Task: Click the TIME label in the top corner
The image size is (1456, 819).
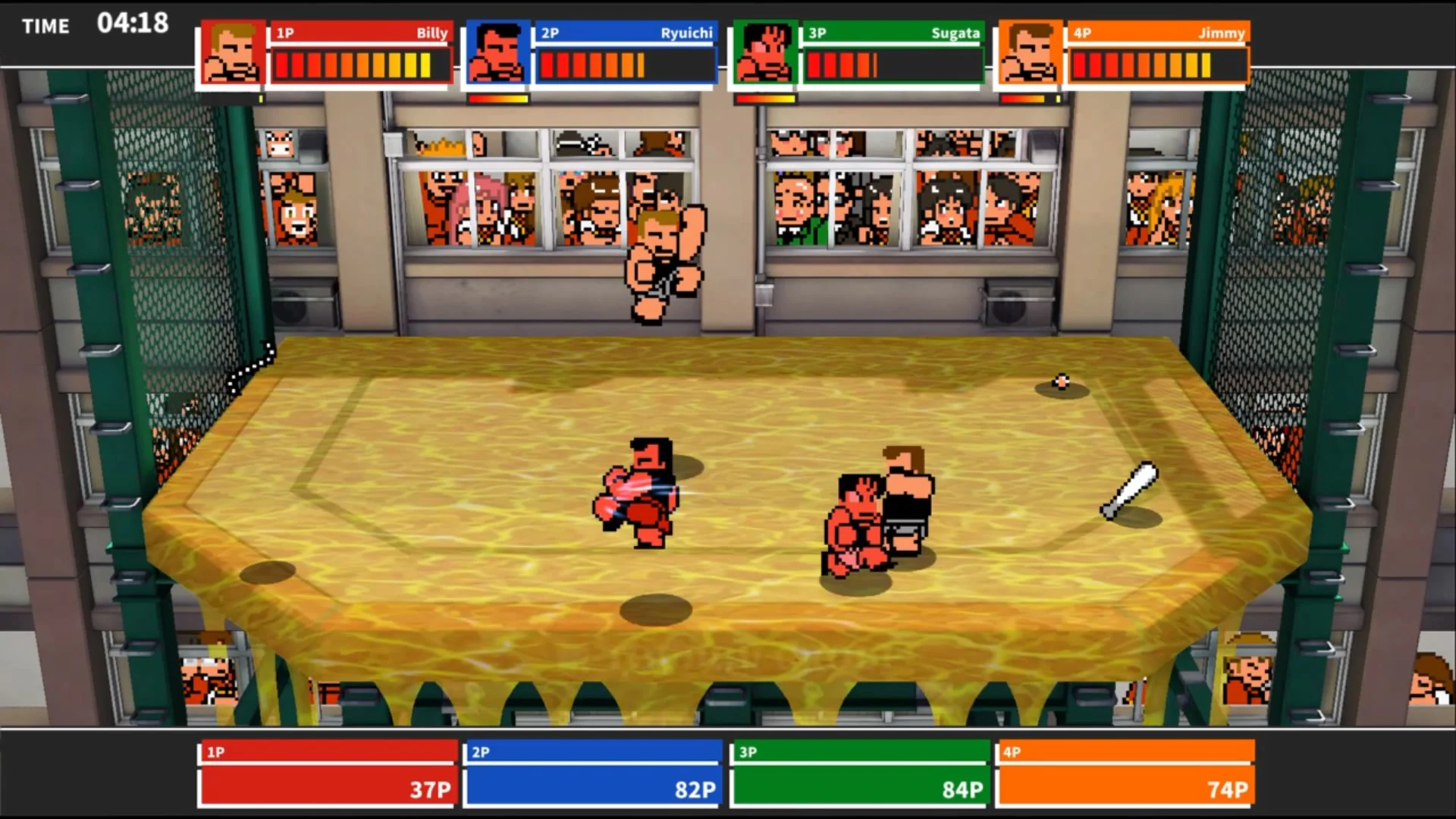Action: tap(45, 27)
